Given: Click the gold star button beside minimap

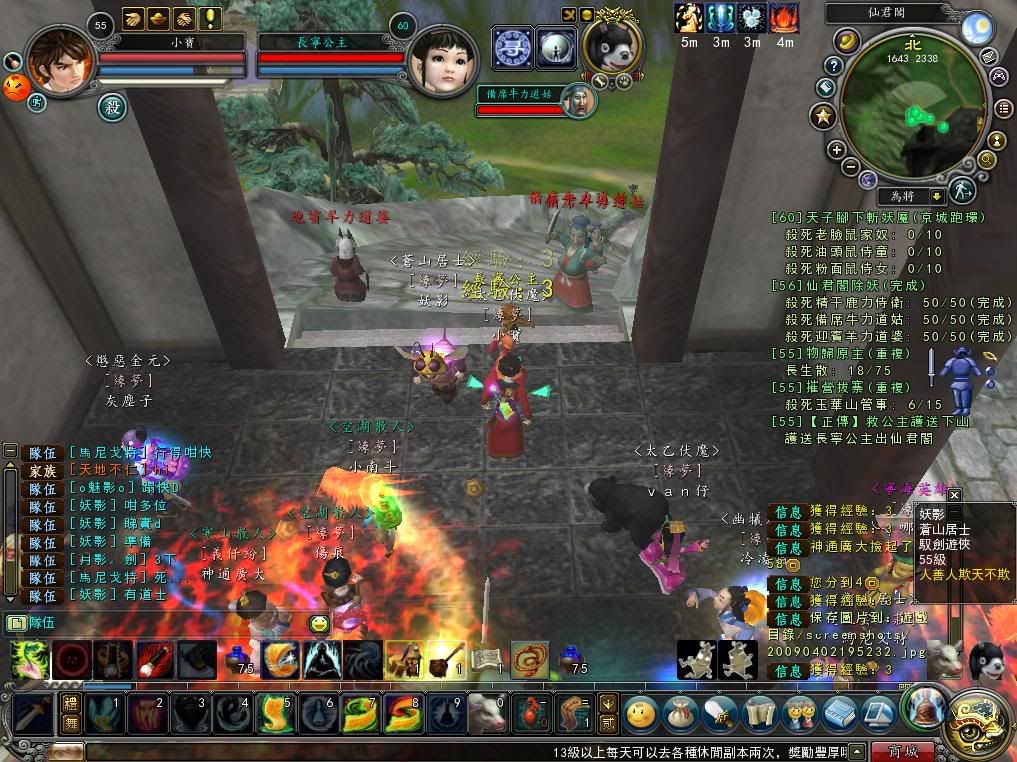Looking at the screenshot, I should pos(823,116).
